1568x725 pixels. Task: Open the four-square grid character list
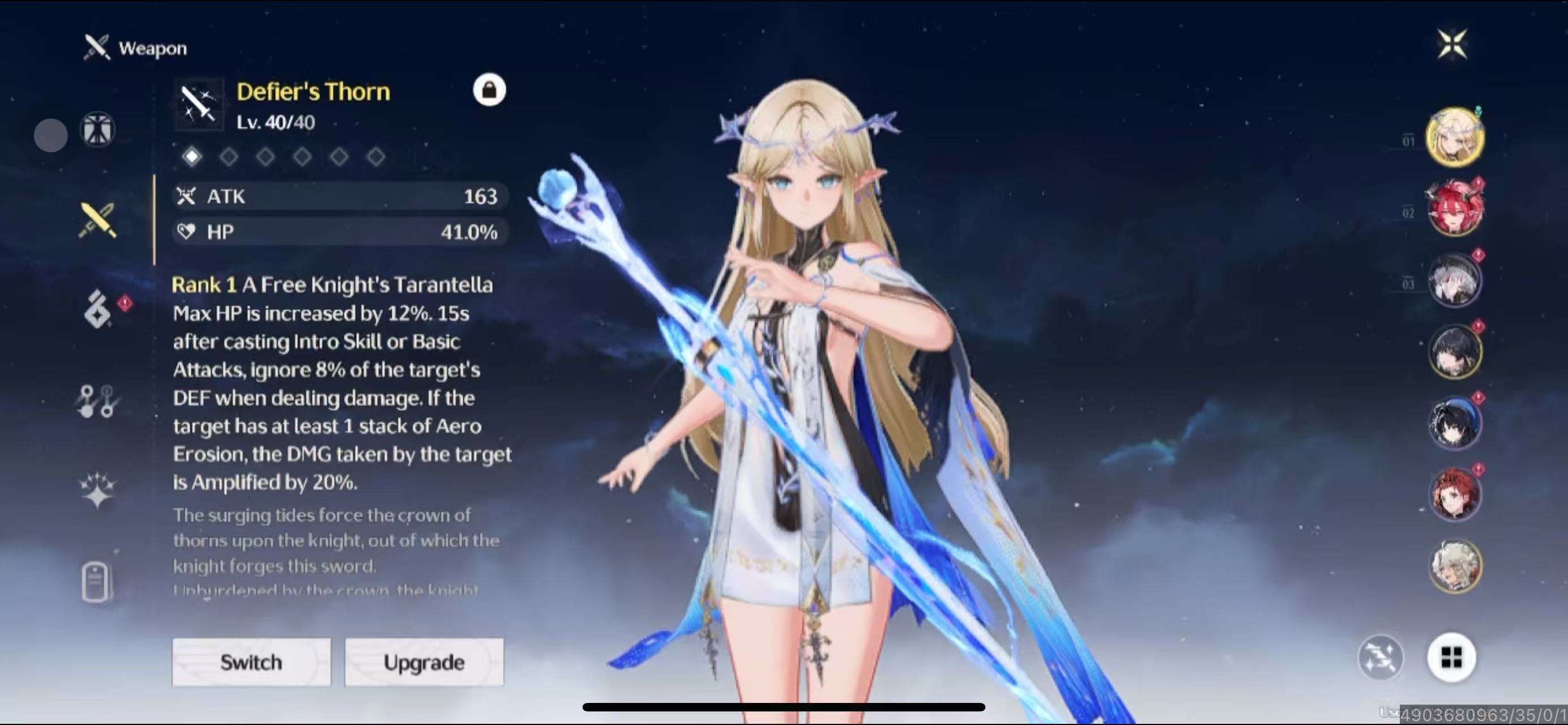point(1451,657)
